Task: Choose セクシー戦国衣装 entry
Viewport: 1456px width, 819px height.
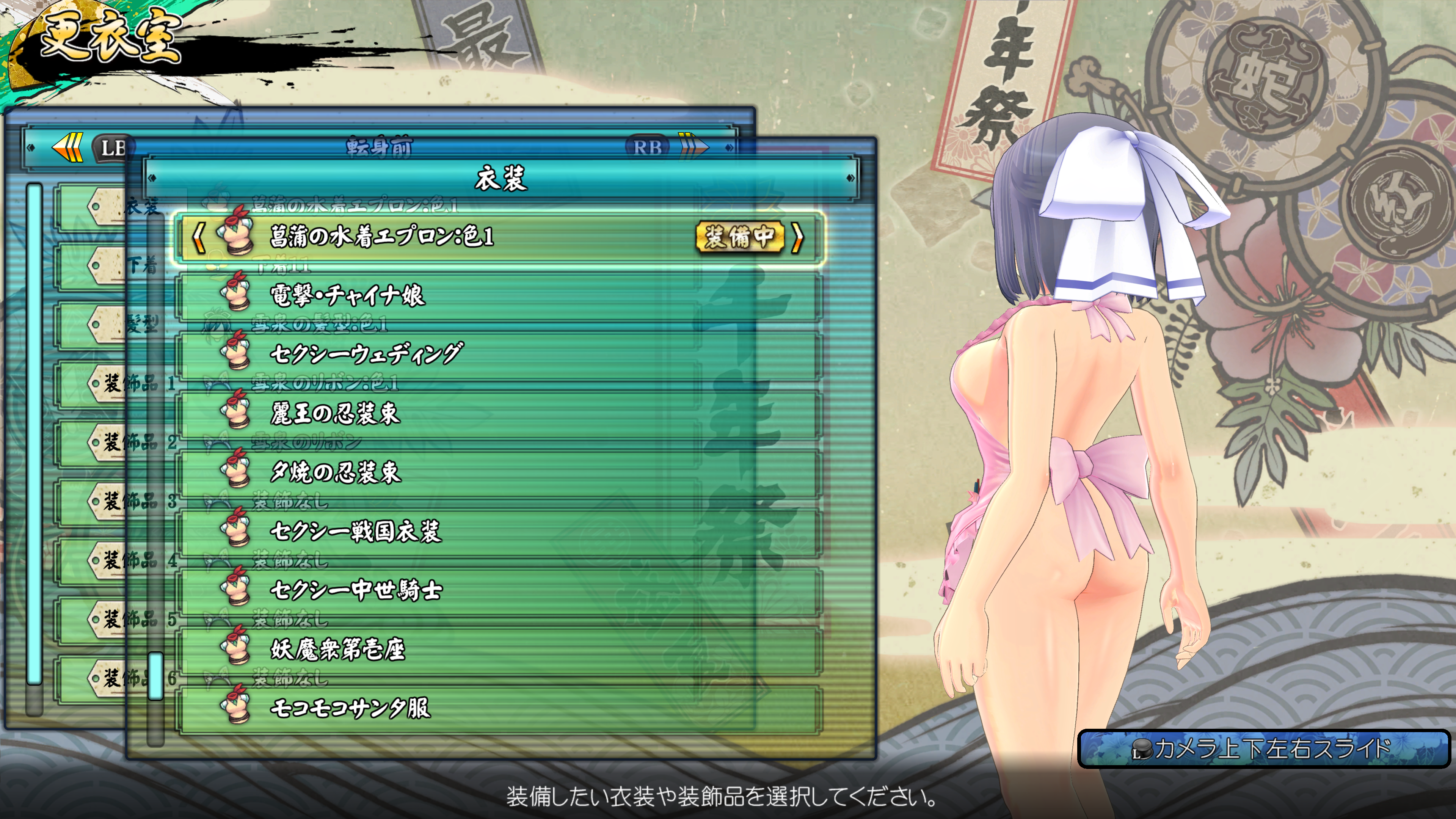Action: pyautogui.click(x=497, y=531)
